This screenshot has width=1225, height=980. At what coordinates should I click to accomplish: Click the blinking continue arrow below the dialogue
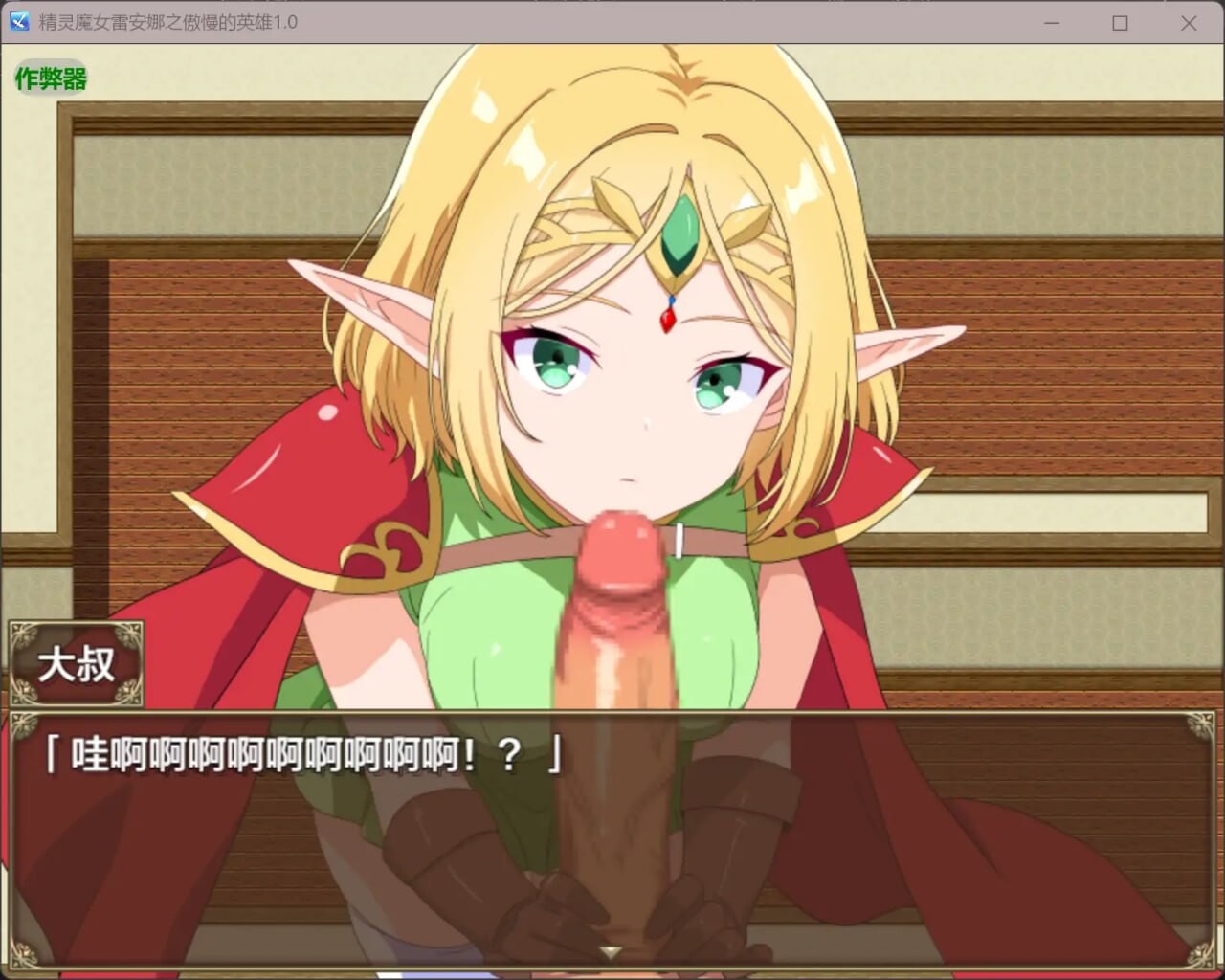pyautogui.click(x=610, y=952)
